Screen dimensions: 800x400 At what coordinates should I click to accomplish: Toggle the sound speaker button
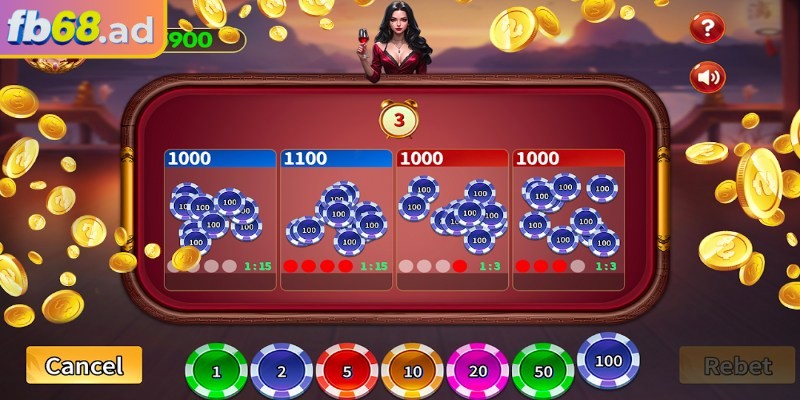pos(707,76)
